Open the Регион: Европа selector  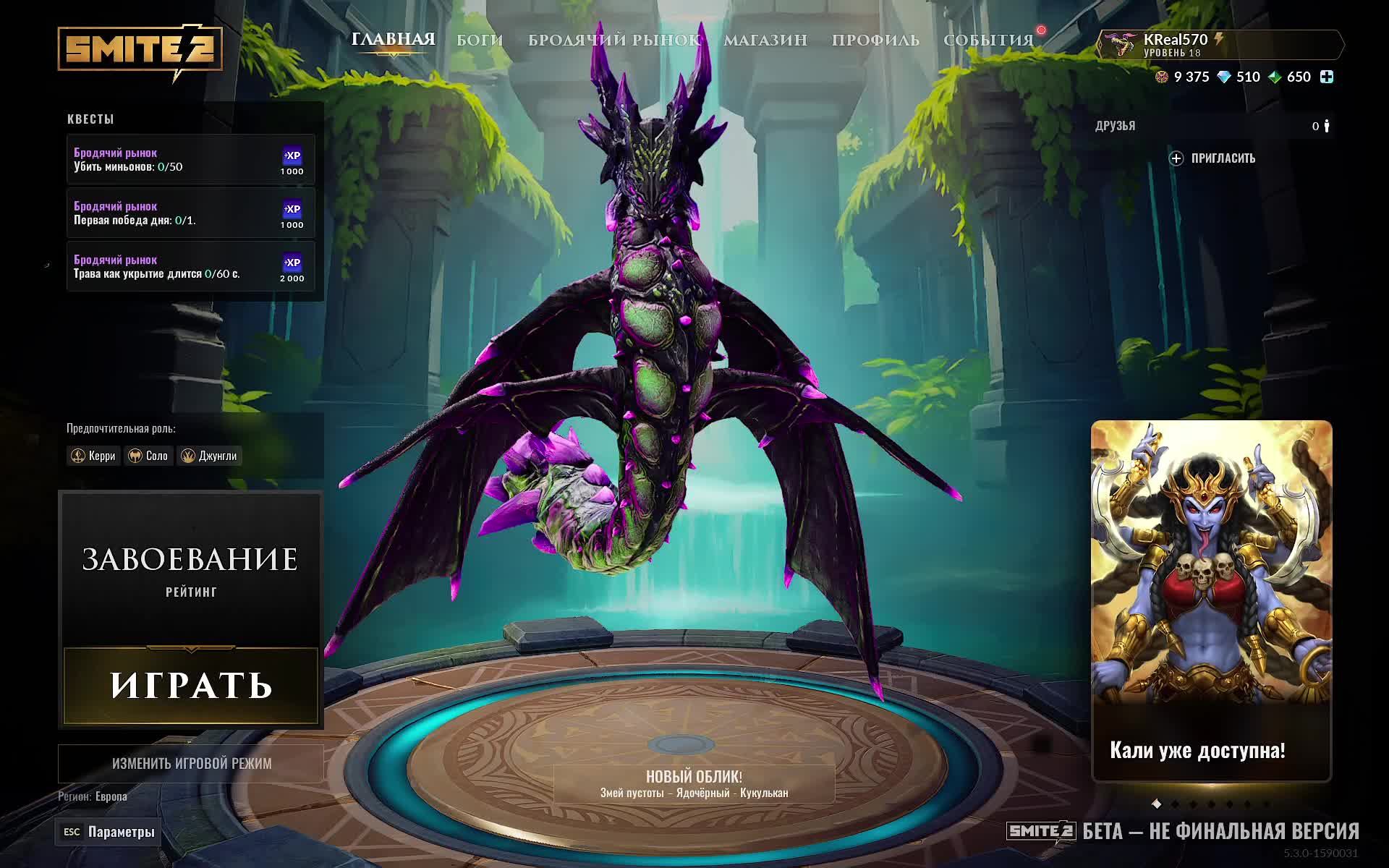pos(93,796)
